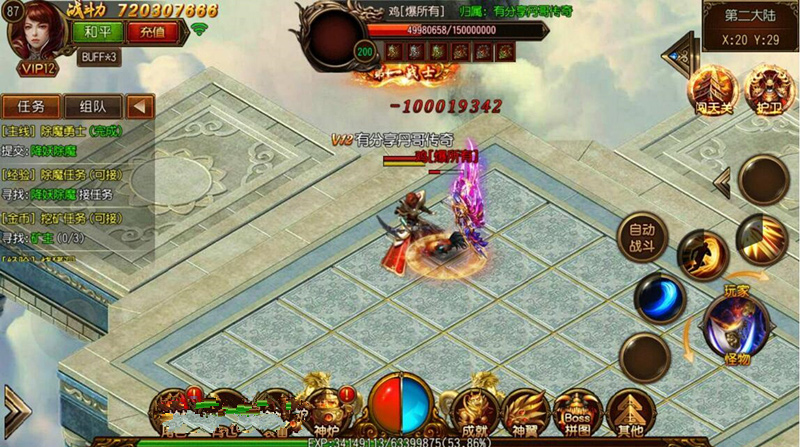This screenshot has height=447, width=800.
Task: Open the player portrait character sheet
Action: click(33, 33)
